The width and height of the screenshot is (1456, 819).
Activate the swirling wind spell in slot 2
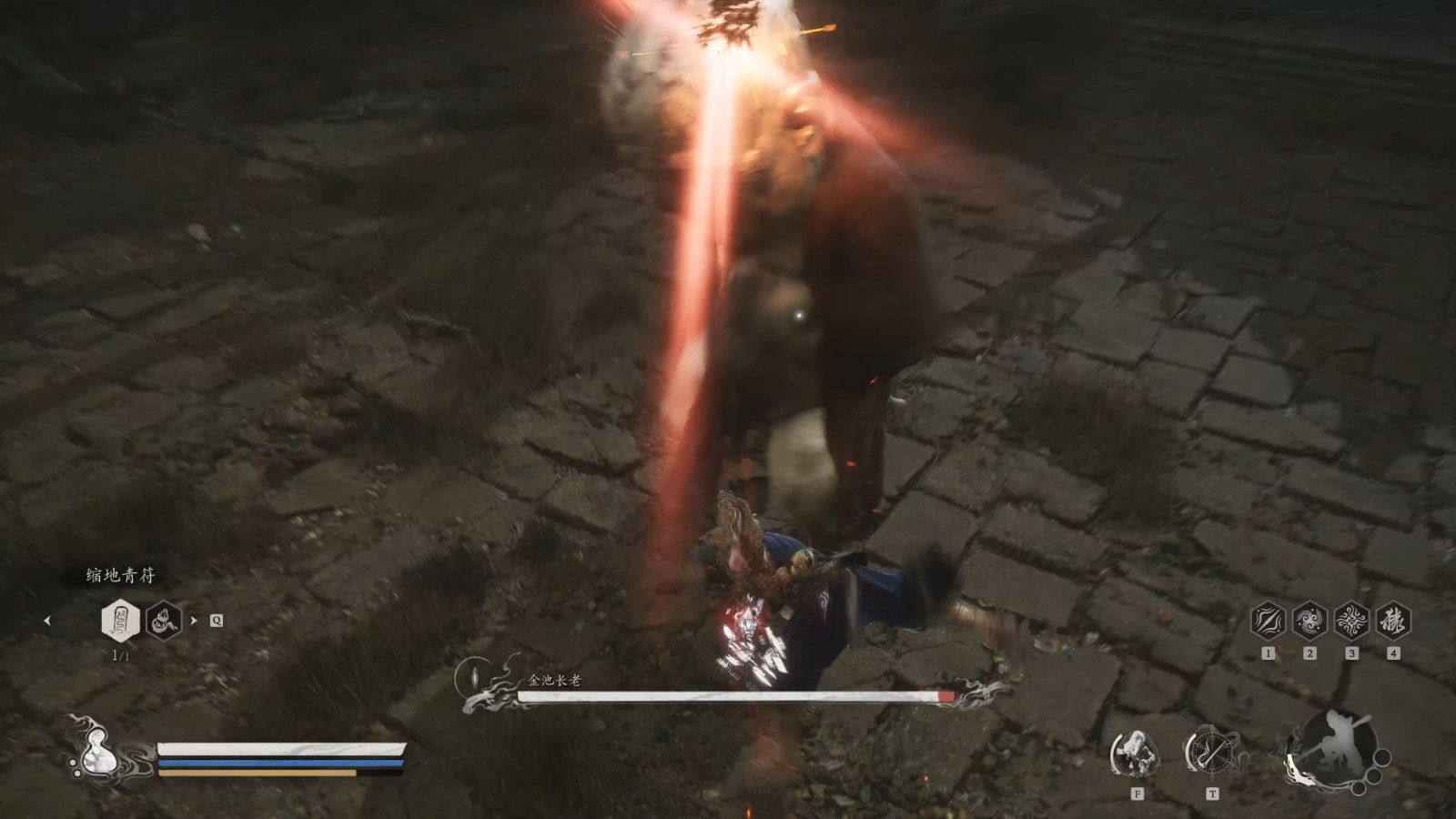click(x=1309, y=622)
